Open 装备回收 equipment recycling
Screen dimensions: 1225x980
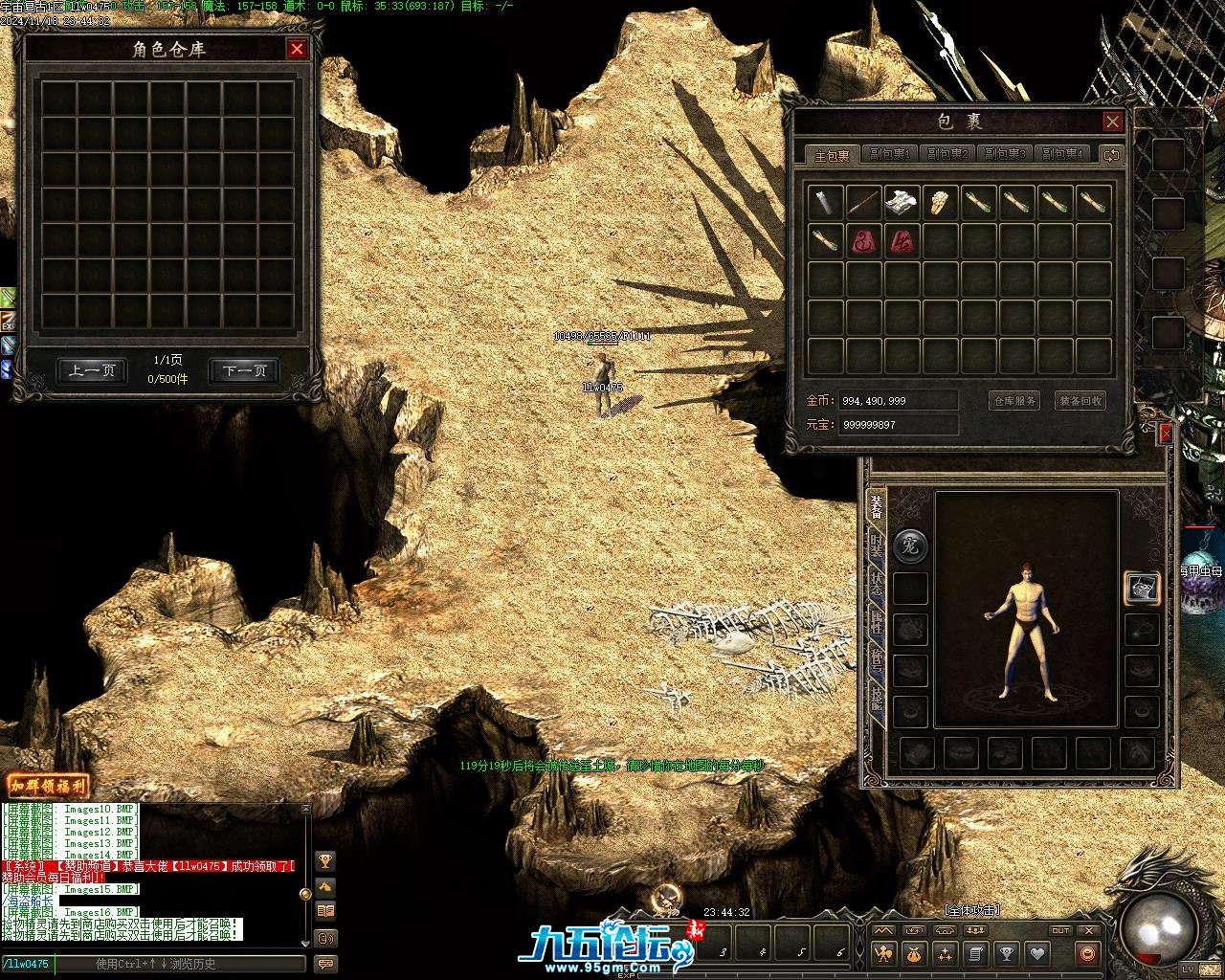1080,401
